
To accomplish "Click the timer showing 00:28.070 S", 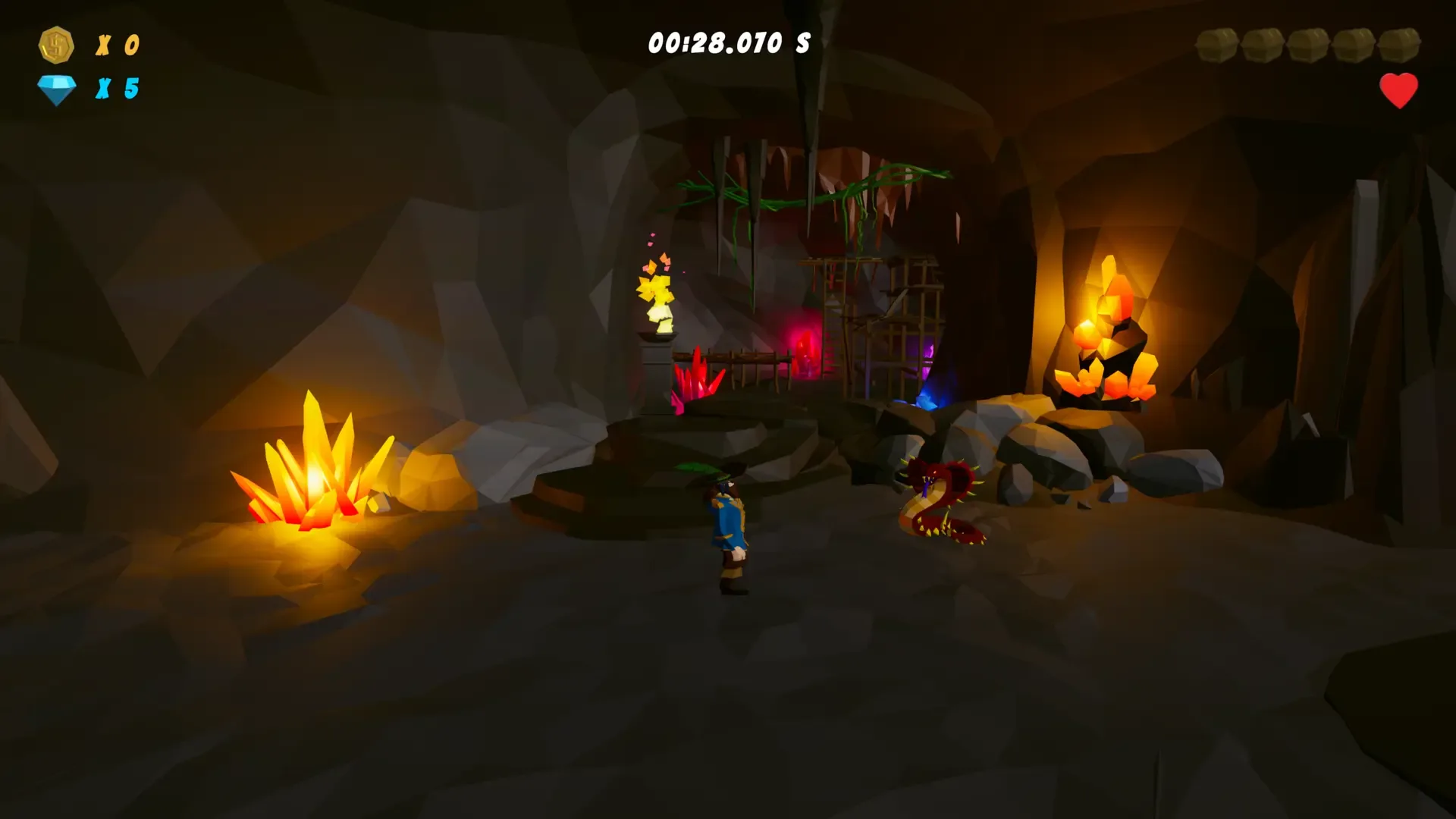I will click(728, 43).
